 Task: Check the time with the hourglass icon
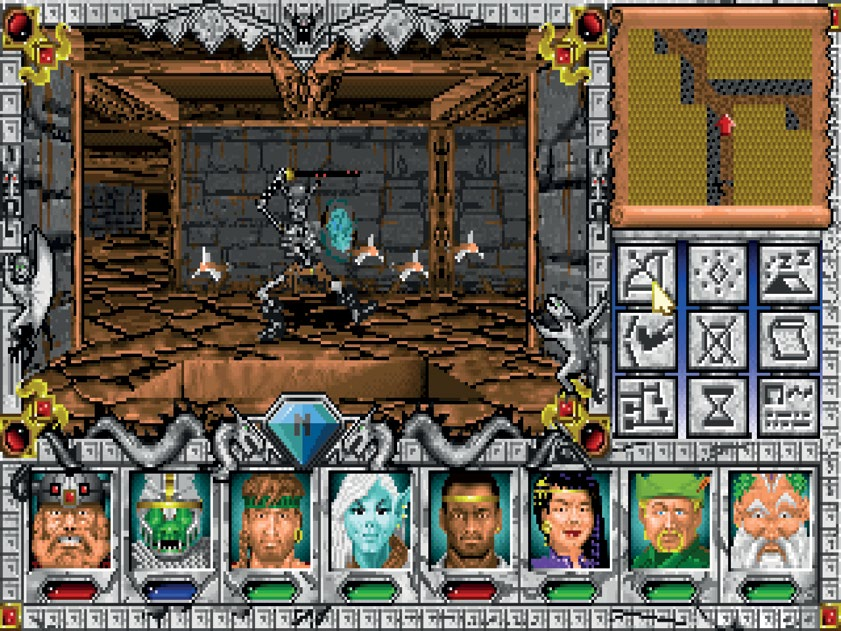[718, 405]
